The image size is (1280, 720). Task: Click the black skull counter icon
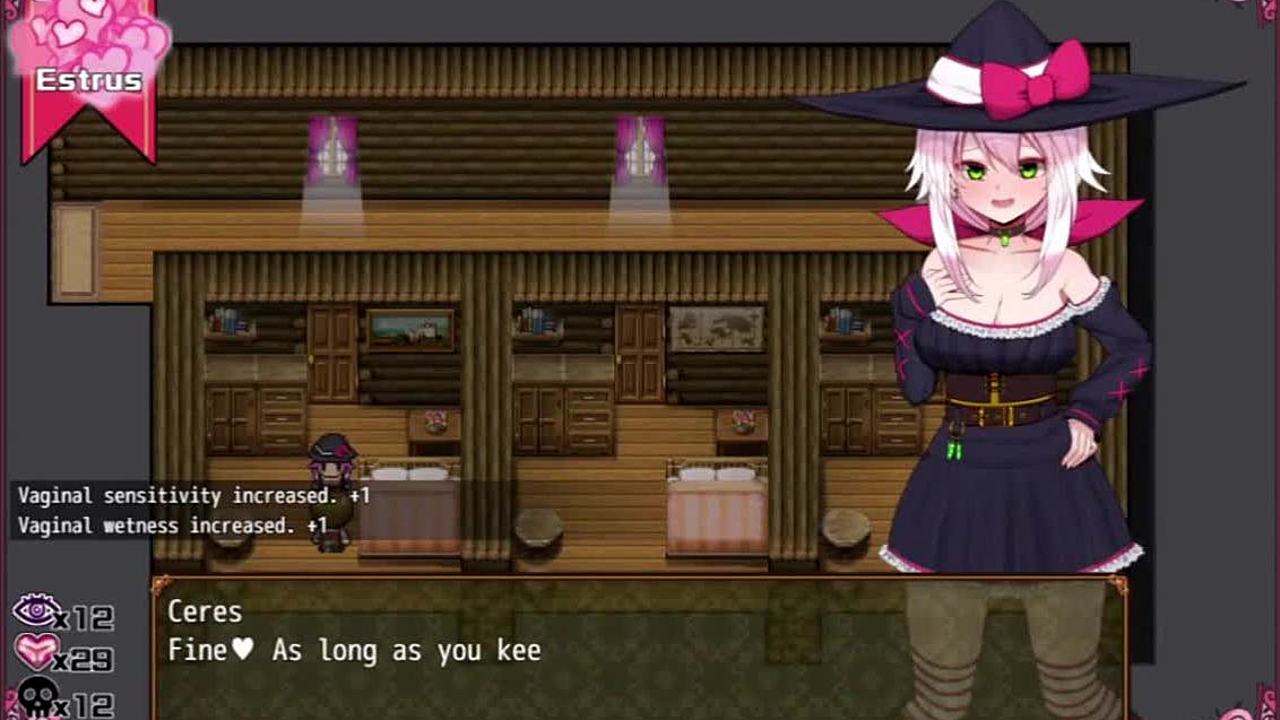pyautogui.click(x=36, y=697)
